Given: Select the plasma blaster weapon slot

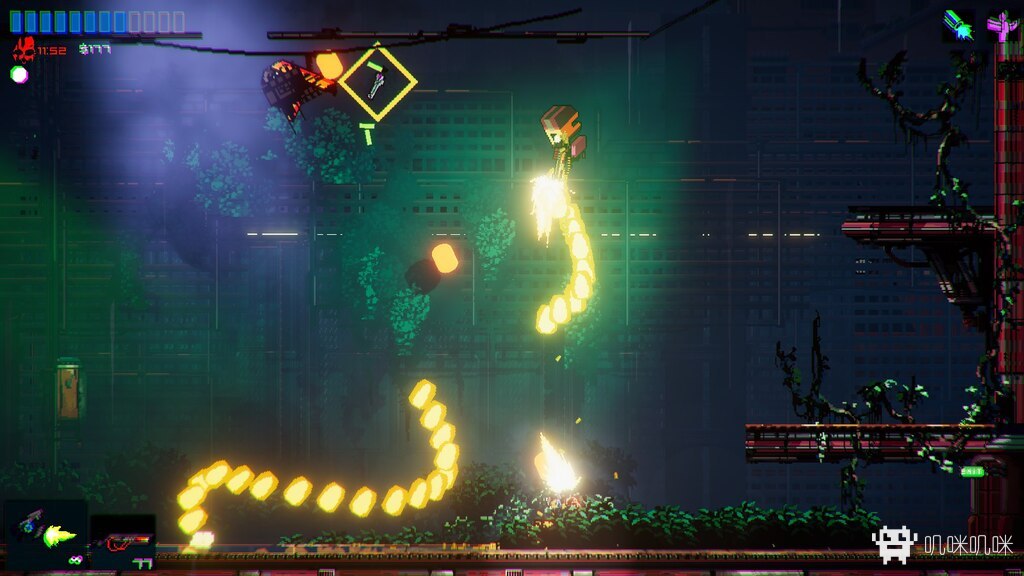Looking at the screenshot, I should click(44, 534).
